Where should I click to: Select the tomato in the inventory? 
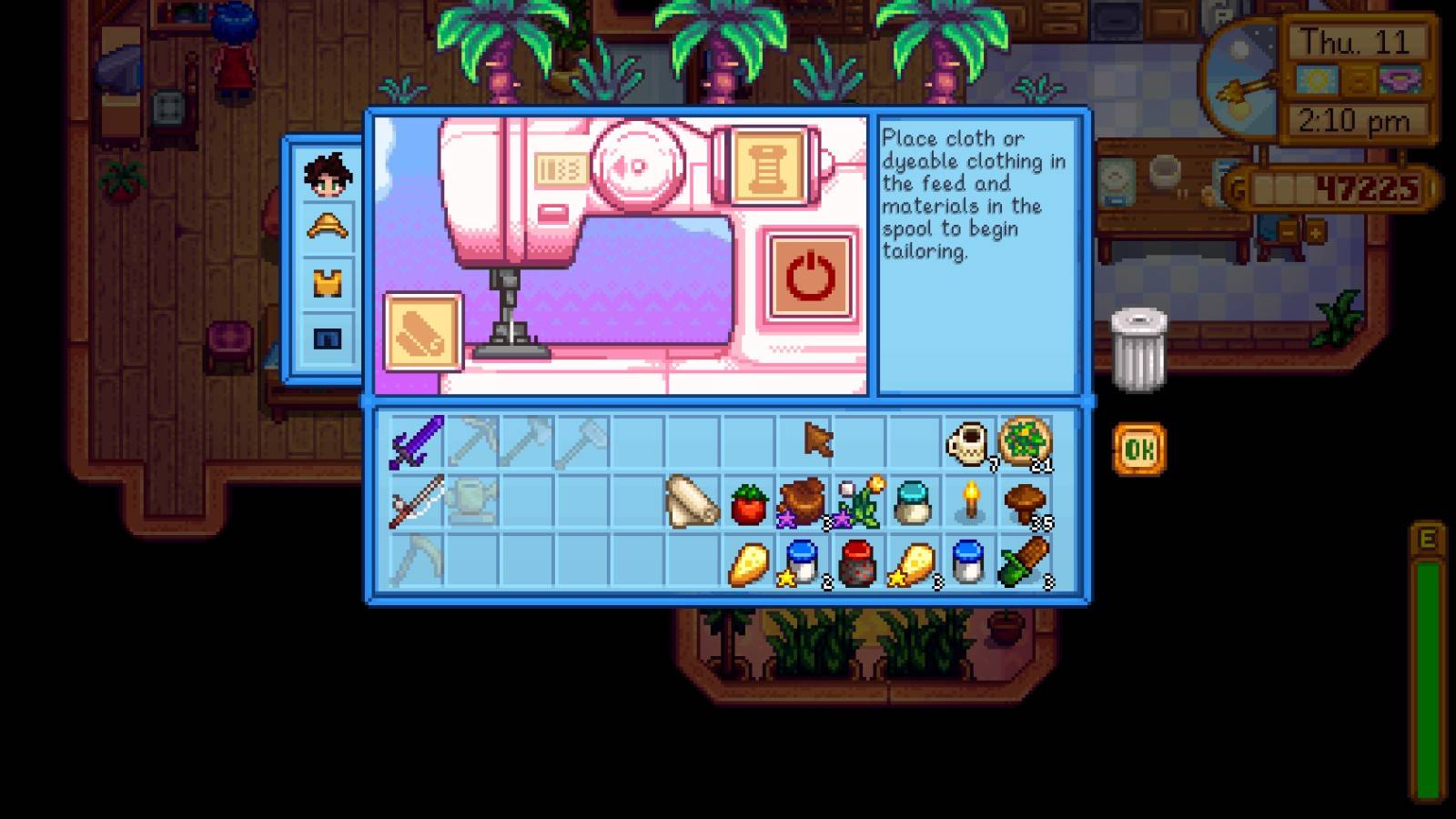[x=748, y=505]
